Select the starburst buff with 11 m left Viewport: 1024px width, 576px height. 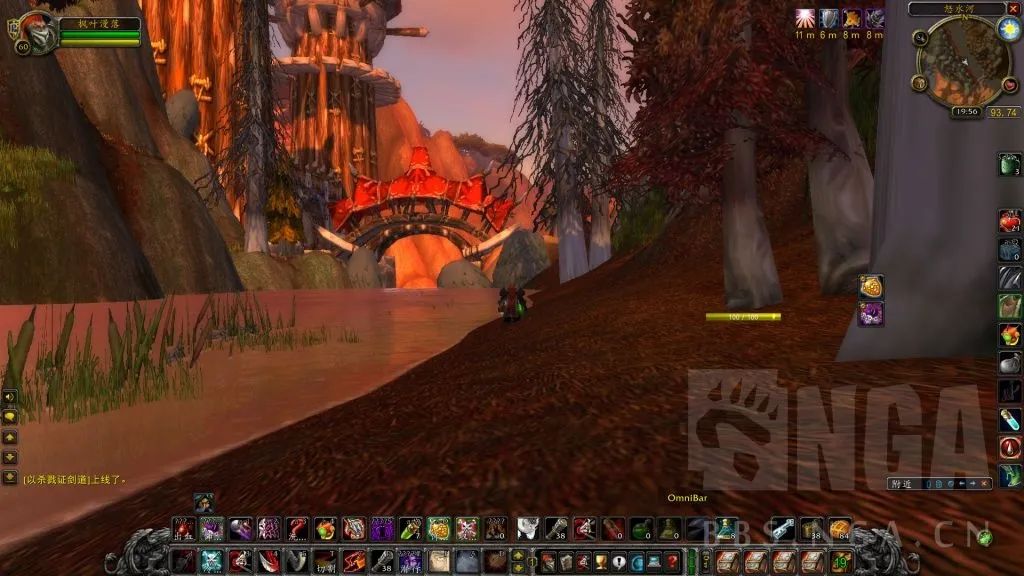click(x=806, y=18)
